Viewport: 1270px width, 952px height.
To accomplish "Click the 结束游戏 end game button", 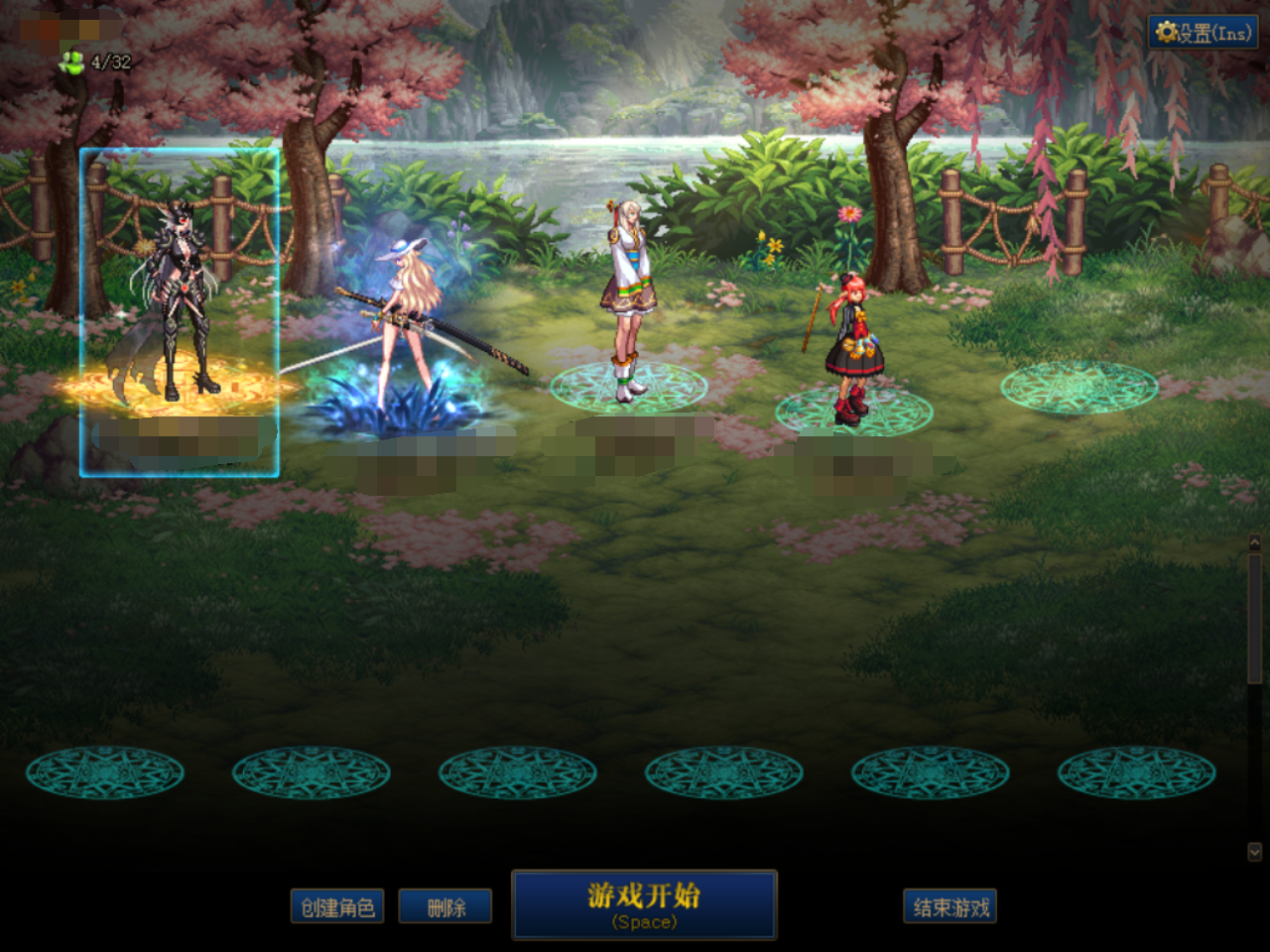I will pos(950,905).
